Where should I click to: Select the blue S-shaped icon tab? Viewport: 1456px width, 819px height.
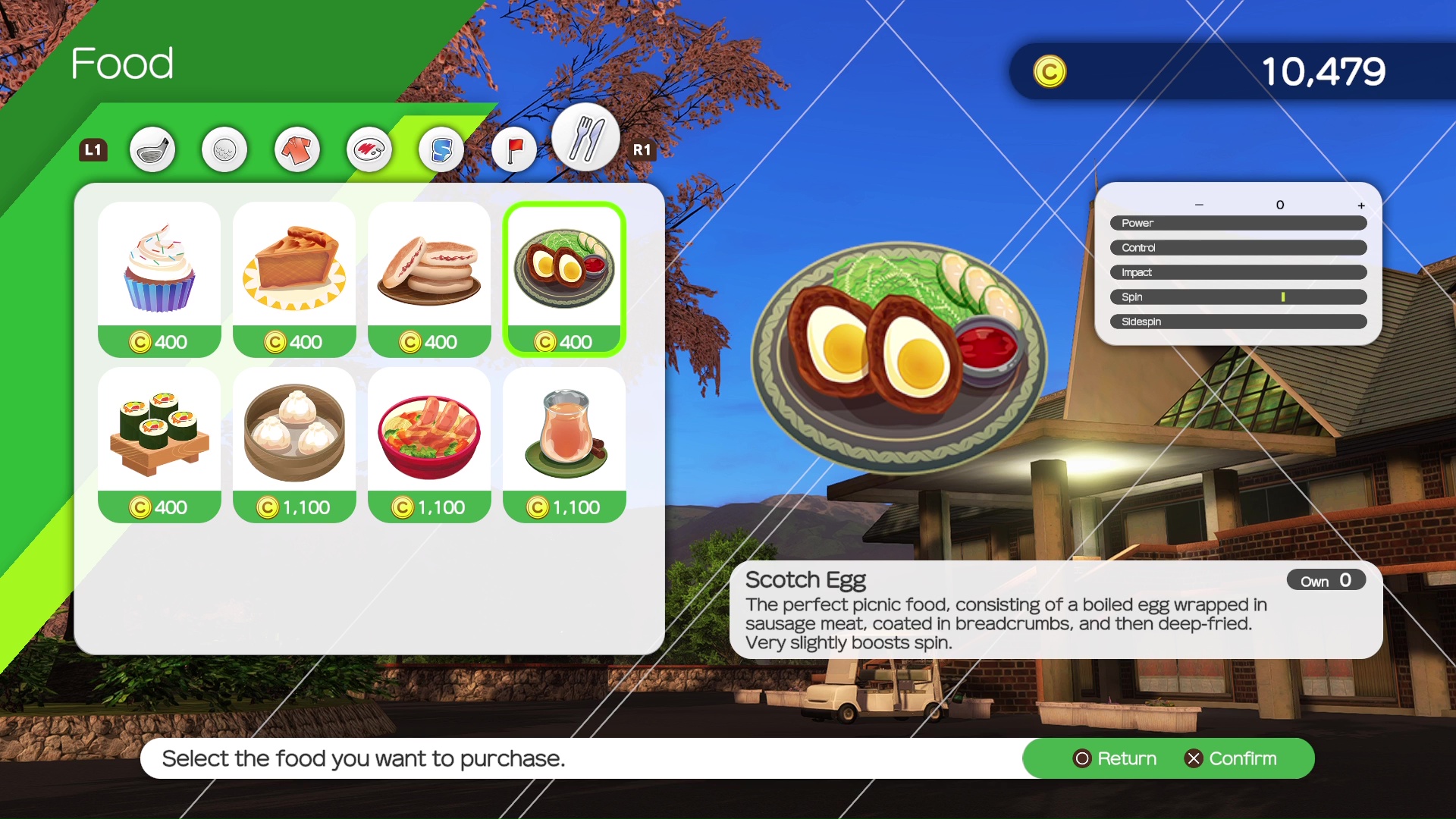441,149
